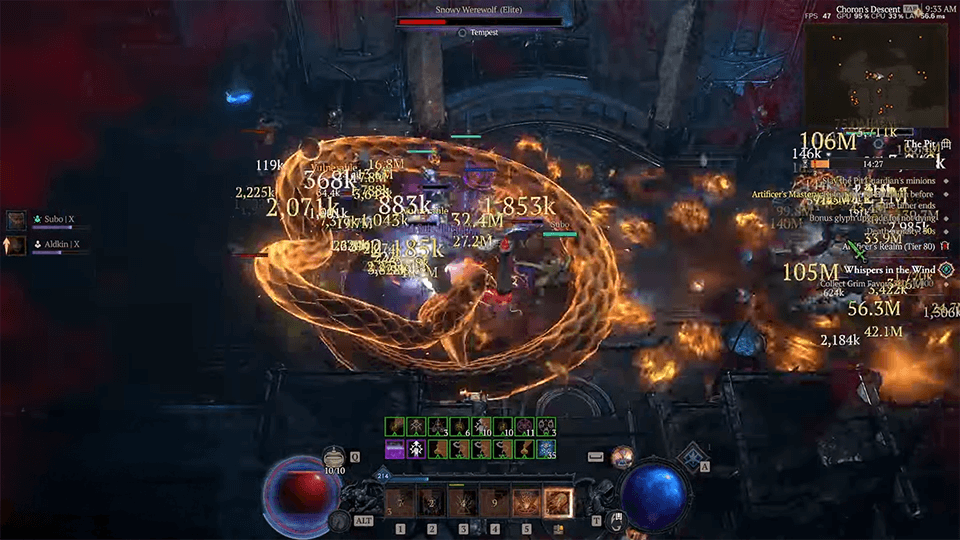Click the diamond emblem above the mana globe
This screenshot has height=540, width=960.
689,456
